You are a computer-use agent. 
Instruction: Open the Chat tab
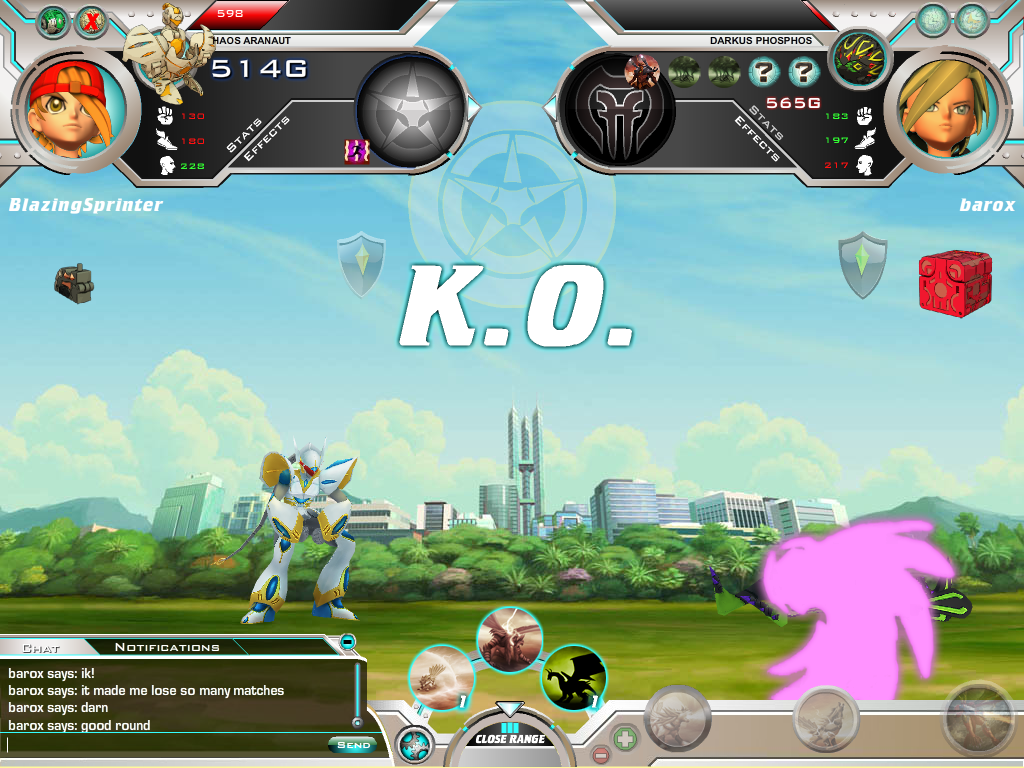pos(42,647)
